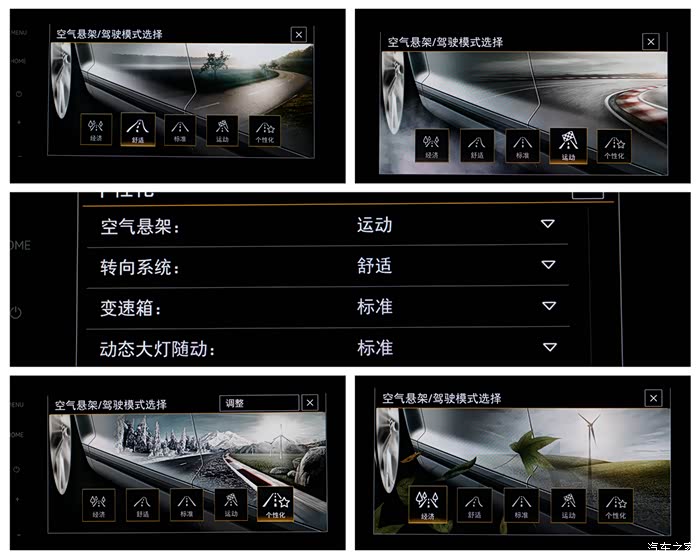Image resolution: width=700 pixels, height=559 pixels.
Task: Open the 空气悬架 air suspension dropdown
Action: click(547, 224)
